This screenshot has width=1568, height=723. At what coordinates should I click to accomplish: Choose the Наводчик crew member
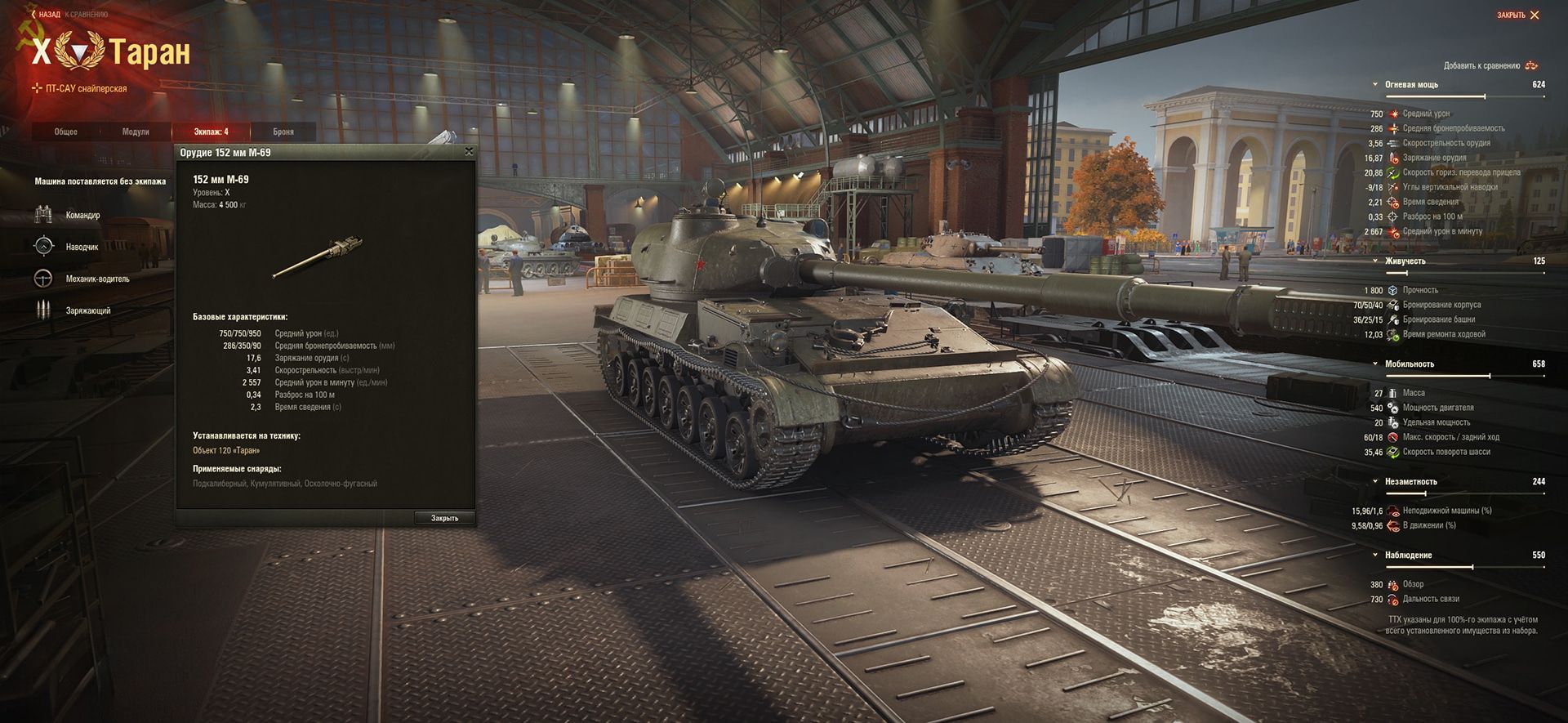pyautogui.click(x=81, y=247)
